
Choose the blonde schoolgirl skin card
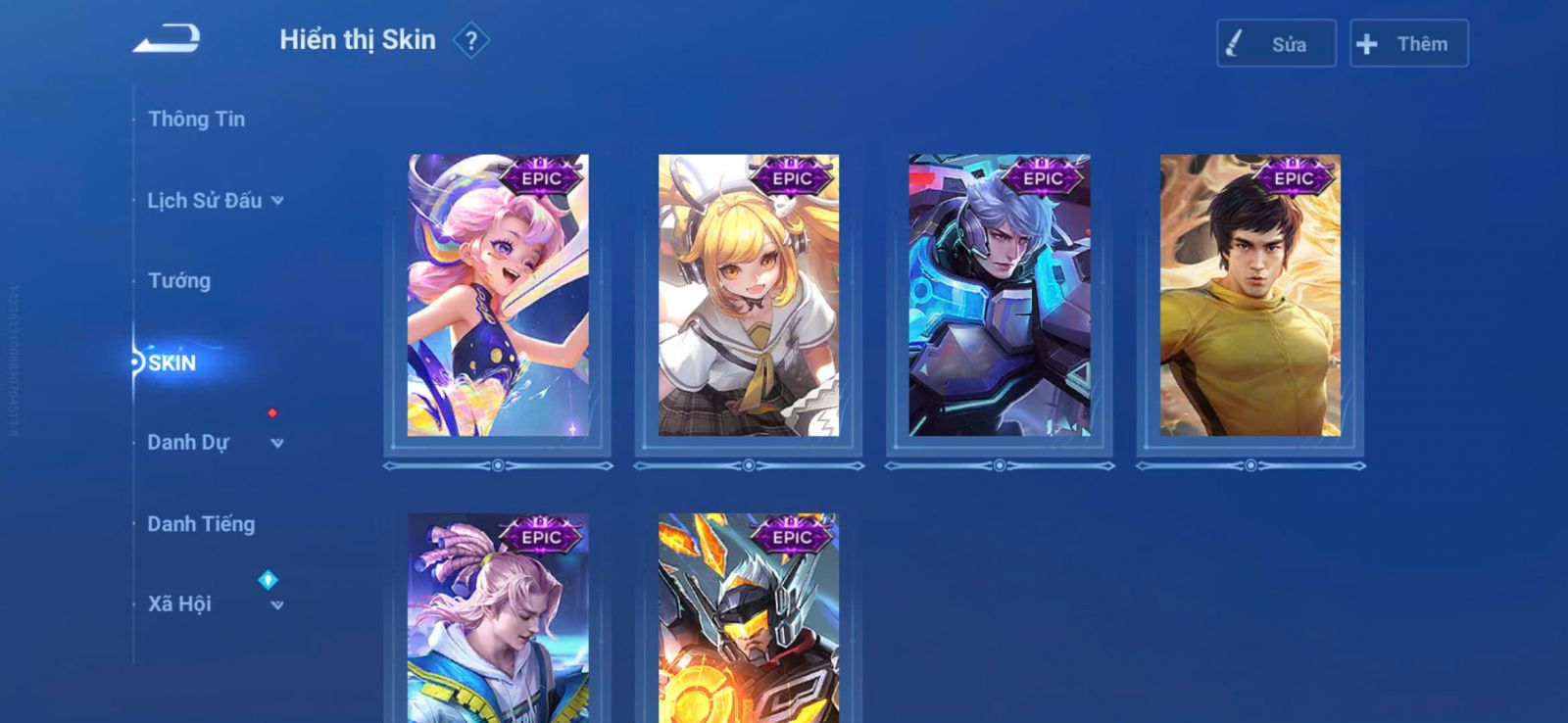pos(749,295)
